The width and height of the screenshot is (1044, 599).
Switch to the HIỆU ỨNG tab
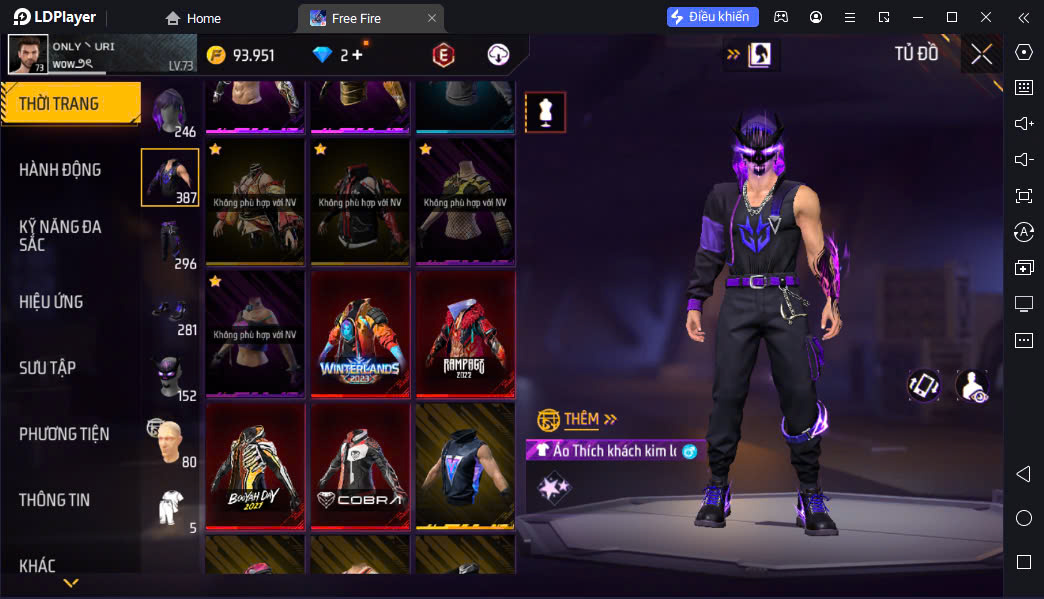[51, 302]
